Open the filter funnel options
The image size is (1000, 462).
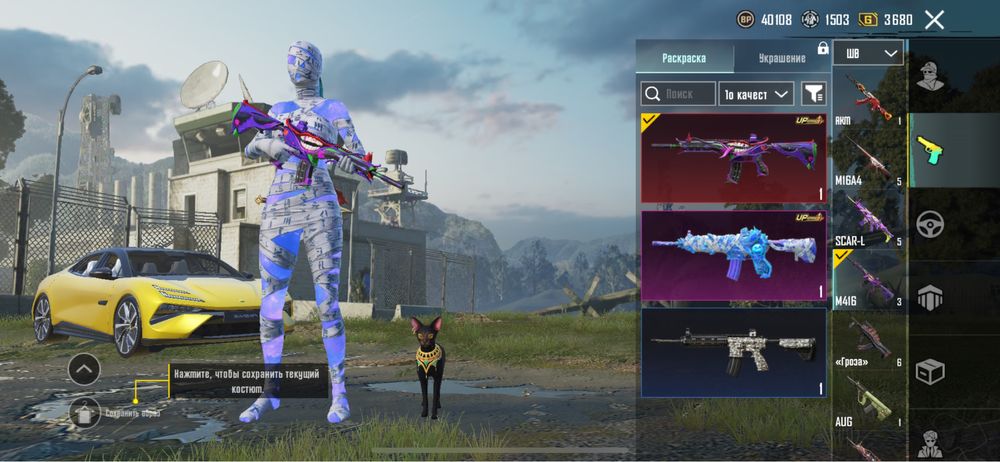point(814,94)
